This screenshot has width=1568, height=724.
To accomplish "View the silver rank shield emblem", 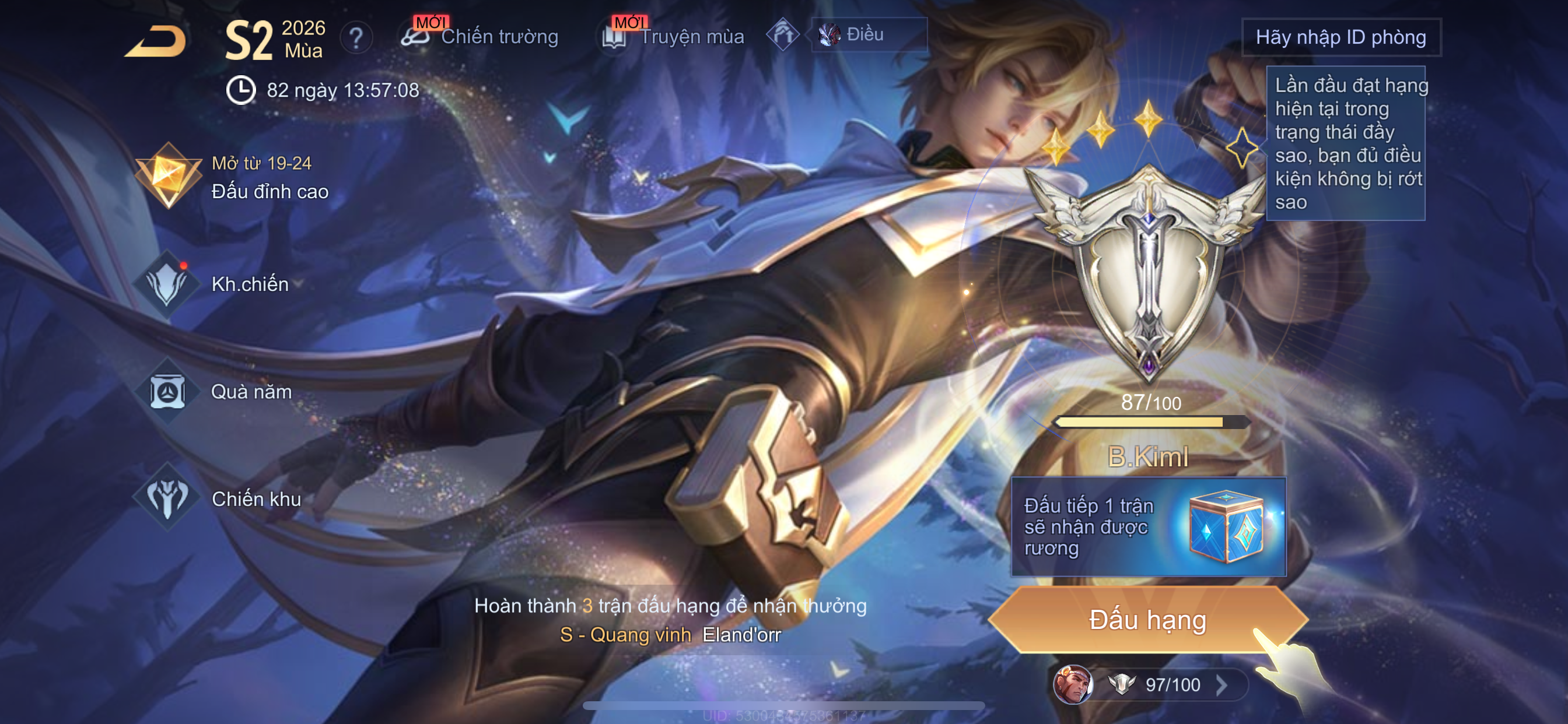I will point(1148,274).
